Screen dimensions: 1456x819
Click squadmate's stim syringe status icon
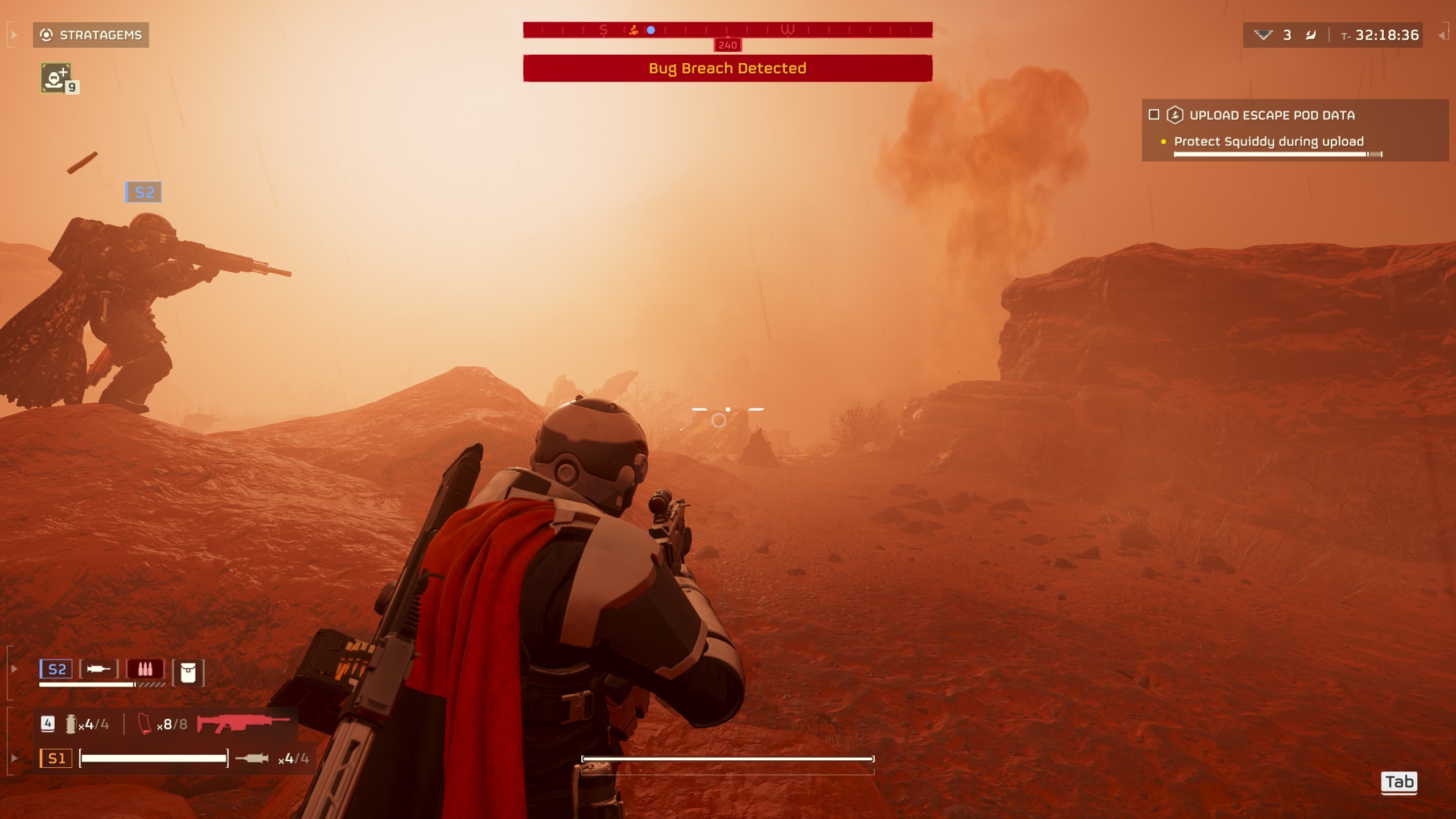(x=98, y=669)
